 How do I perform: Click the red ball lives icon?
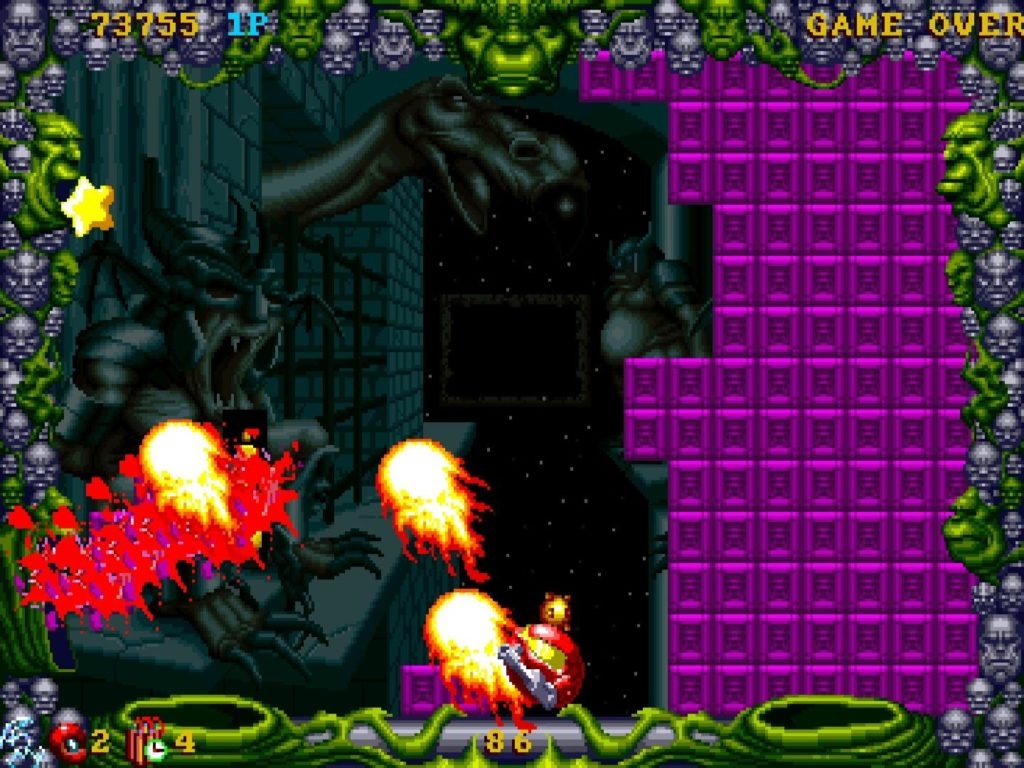(68, 742)
